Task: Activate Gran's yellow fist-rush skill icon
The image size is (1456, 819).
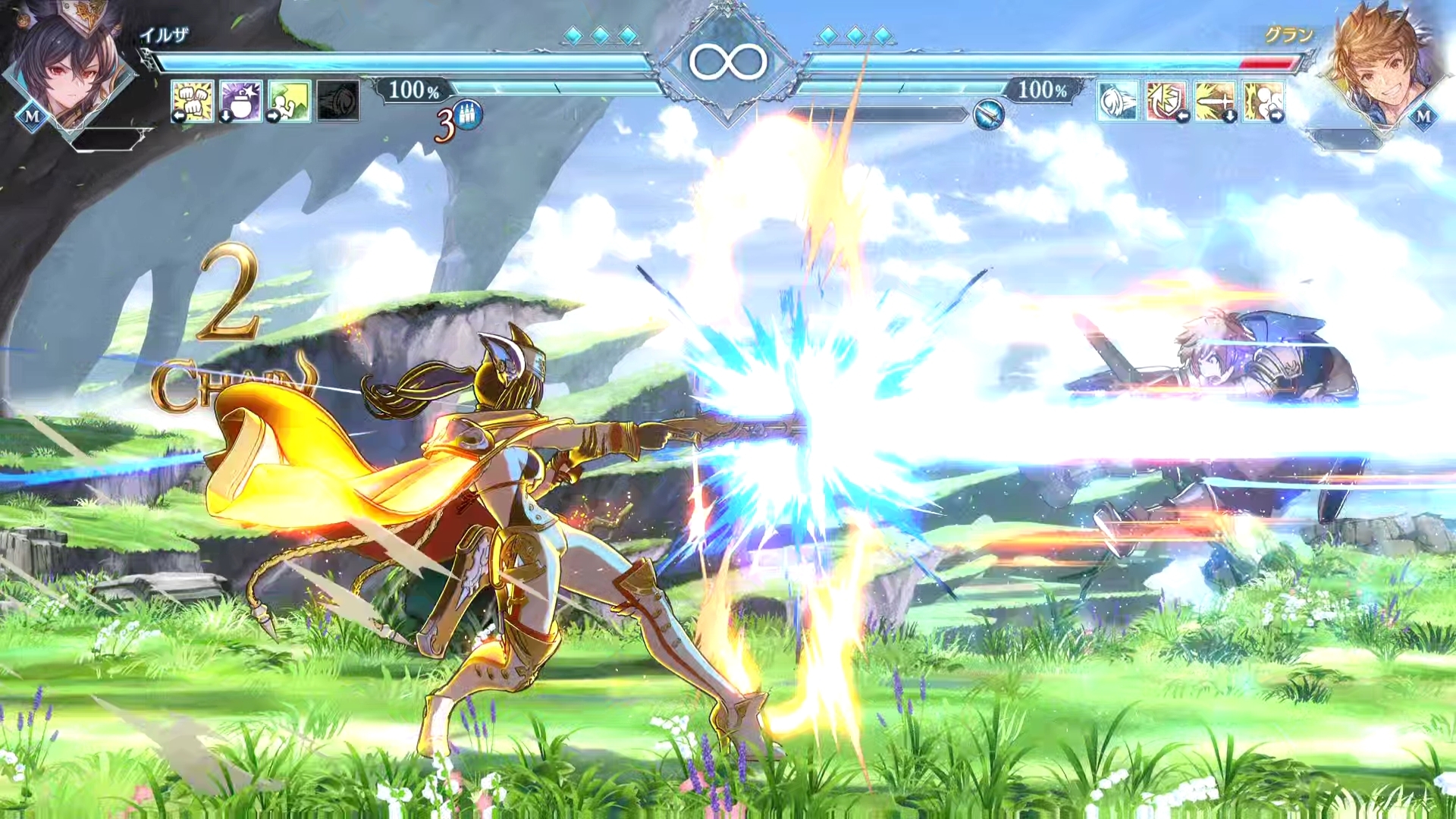Action: [1263, 101]
